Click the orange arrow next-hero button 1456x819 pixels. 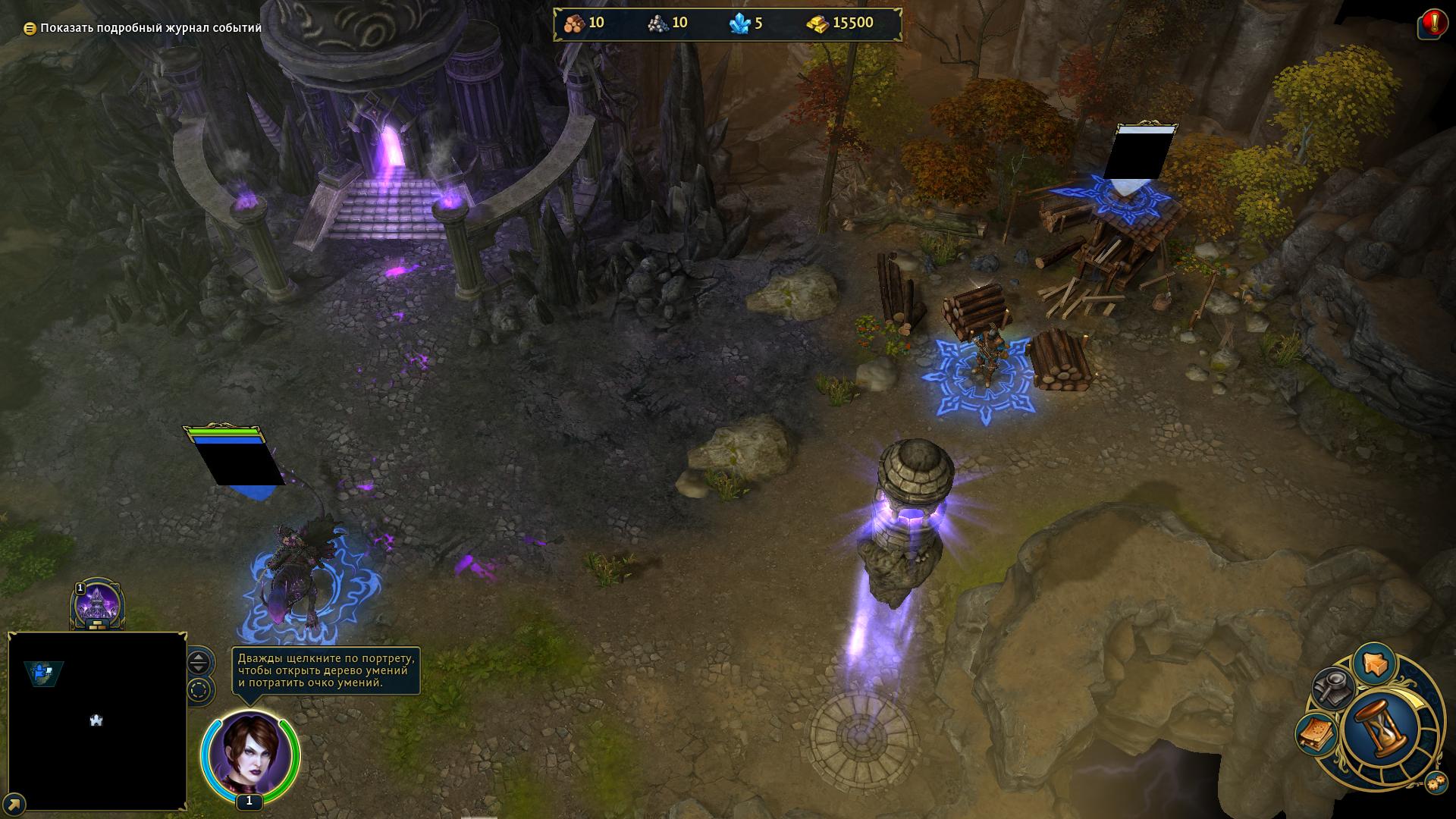pos(1373,664)
